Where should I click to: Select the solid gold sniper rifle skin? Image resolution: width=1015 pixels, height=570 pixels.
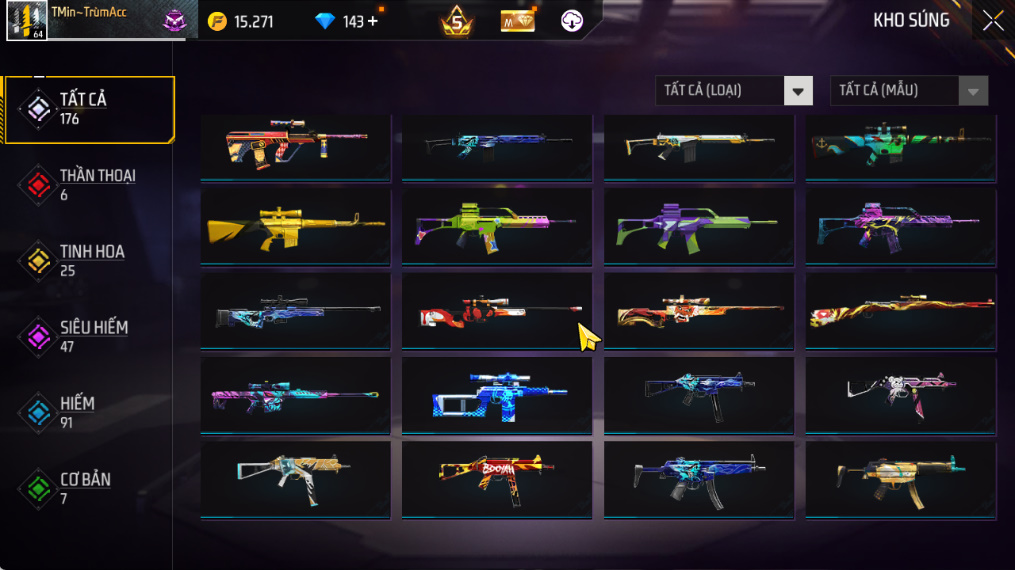[x=296, y=225]
